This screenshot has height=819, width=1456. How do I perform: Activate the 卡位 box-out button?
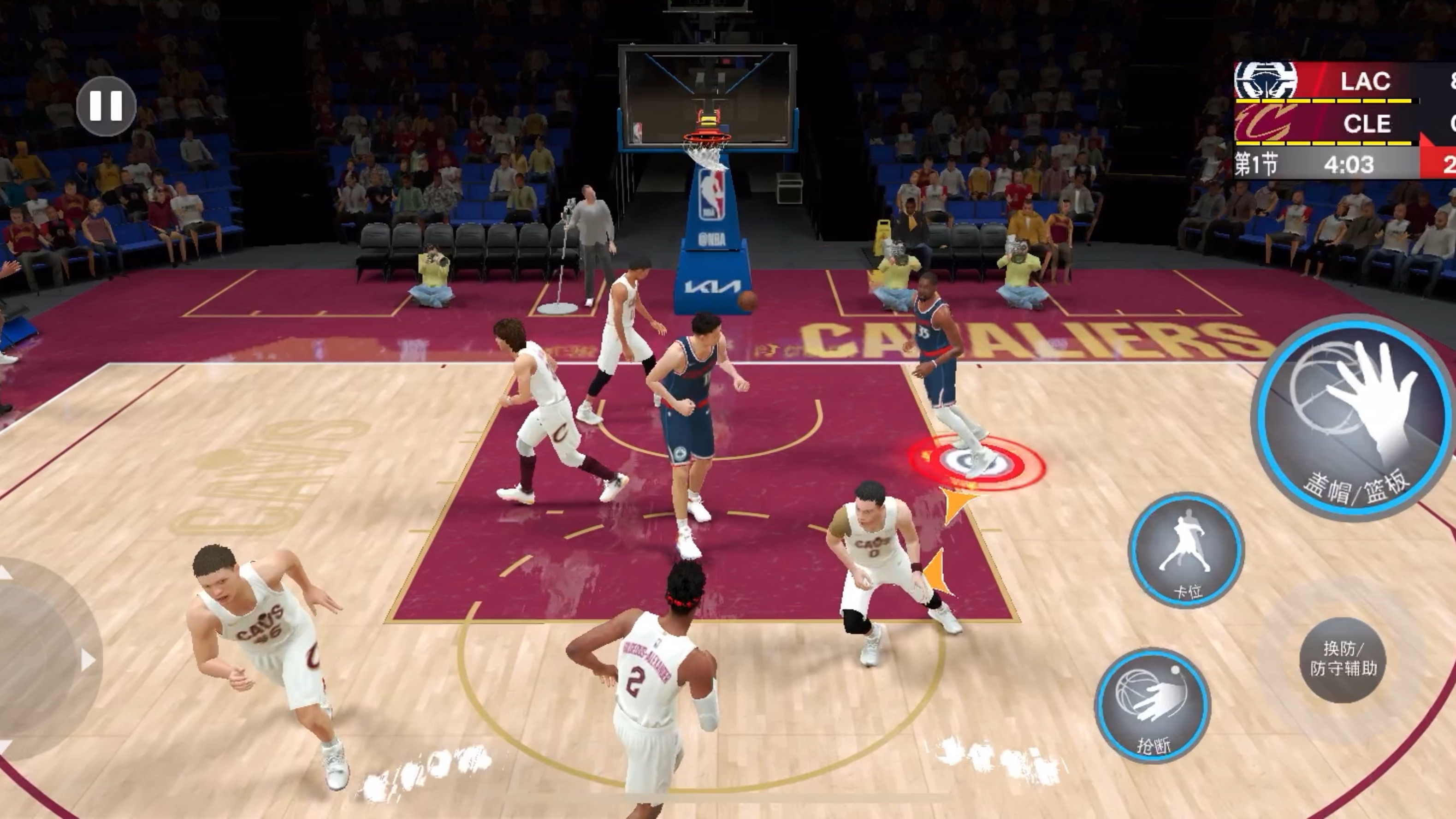tap(1186, 550)
